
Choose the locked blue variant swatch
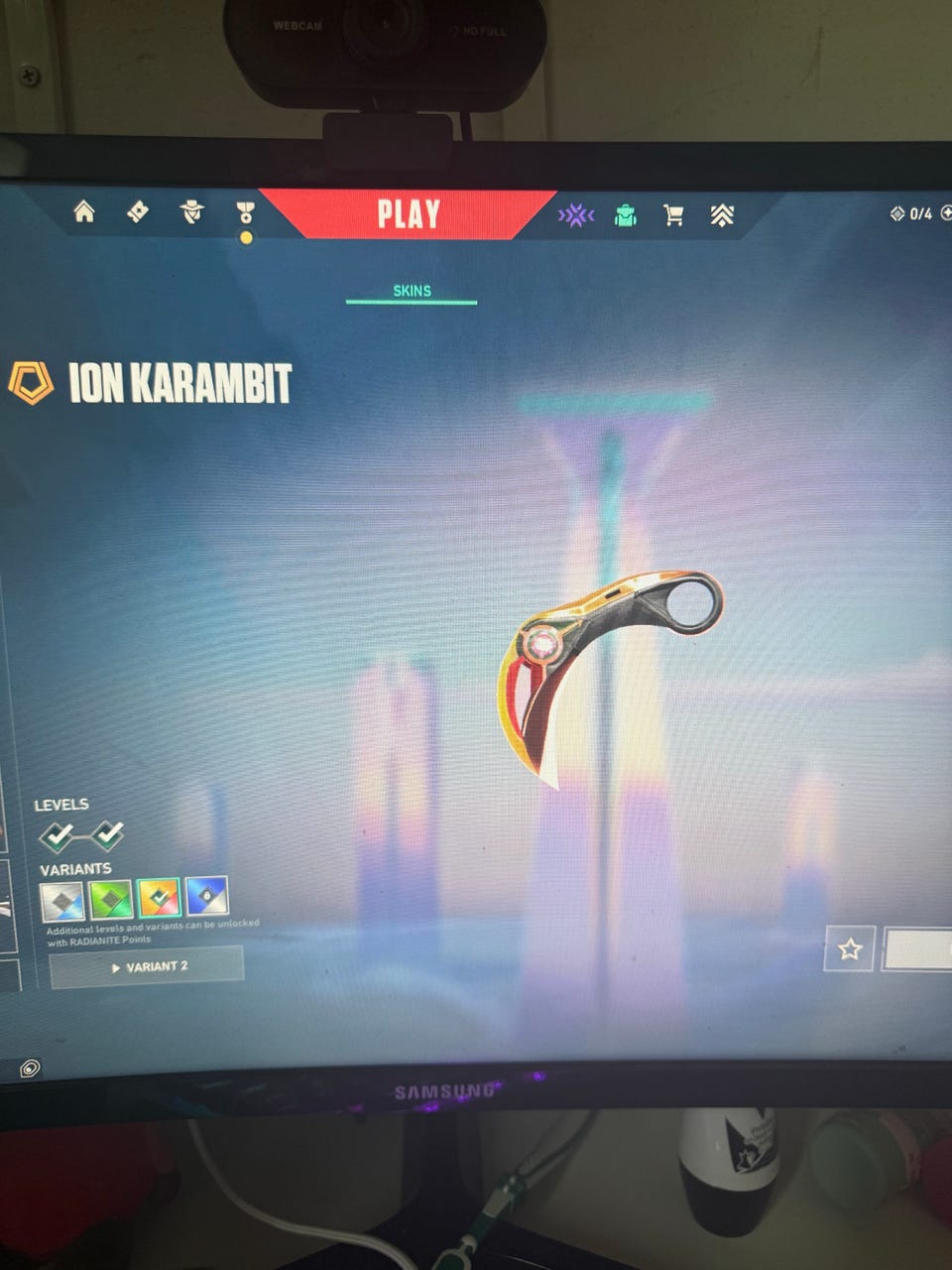206,897
